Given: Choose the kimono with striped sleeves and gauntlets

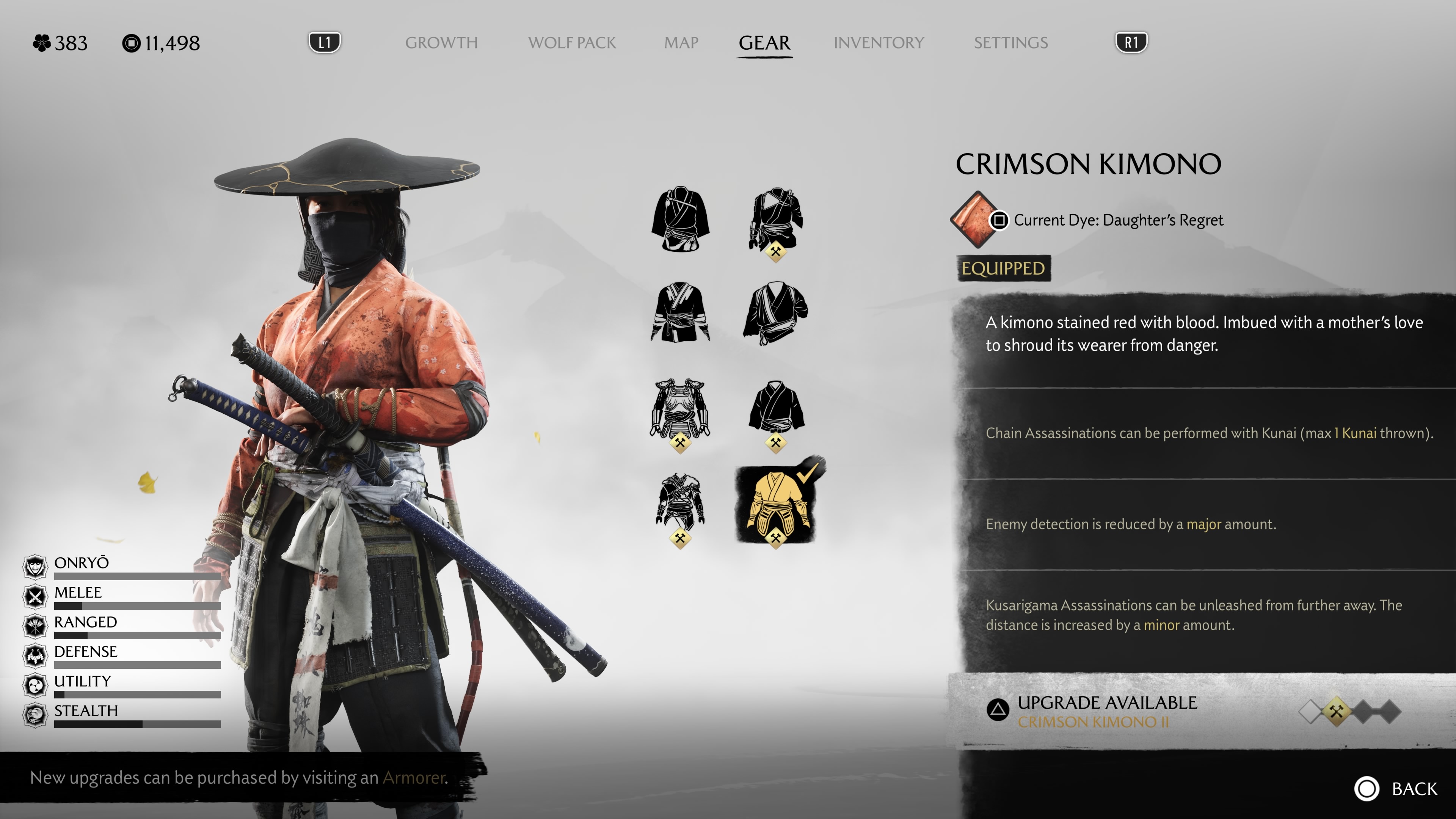Looking at the screenshot, I should [679, 312].
